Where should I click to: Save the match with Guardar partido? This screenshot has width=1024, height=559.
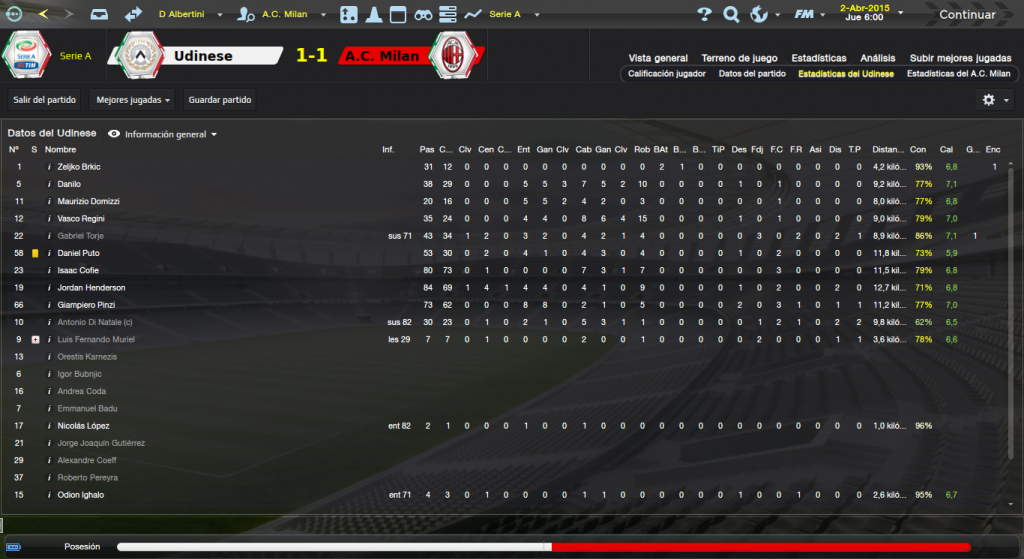pos(220,100)
